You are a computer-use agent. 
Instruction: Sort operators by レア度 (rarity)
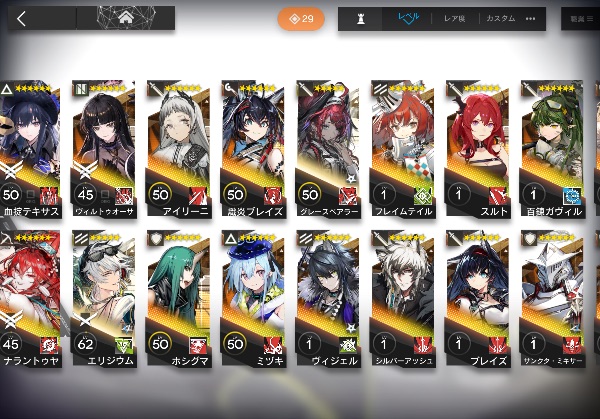pyautogui.click(x=457, y=19)
